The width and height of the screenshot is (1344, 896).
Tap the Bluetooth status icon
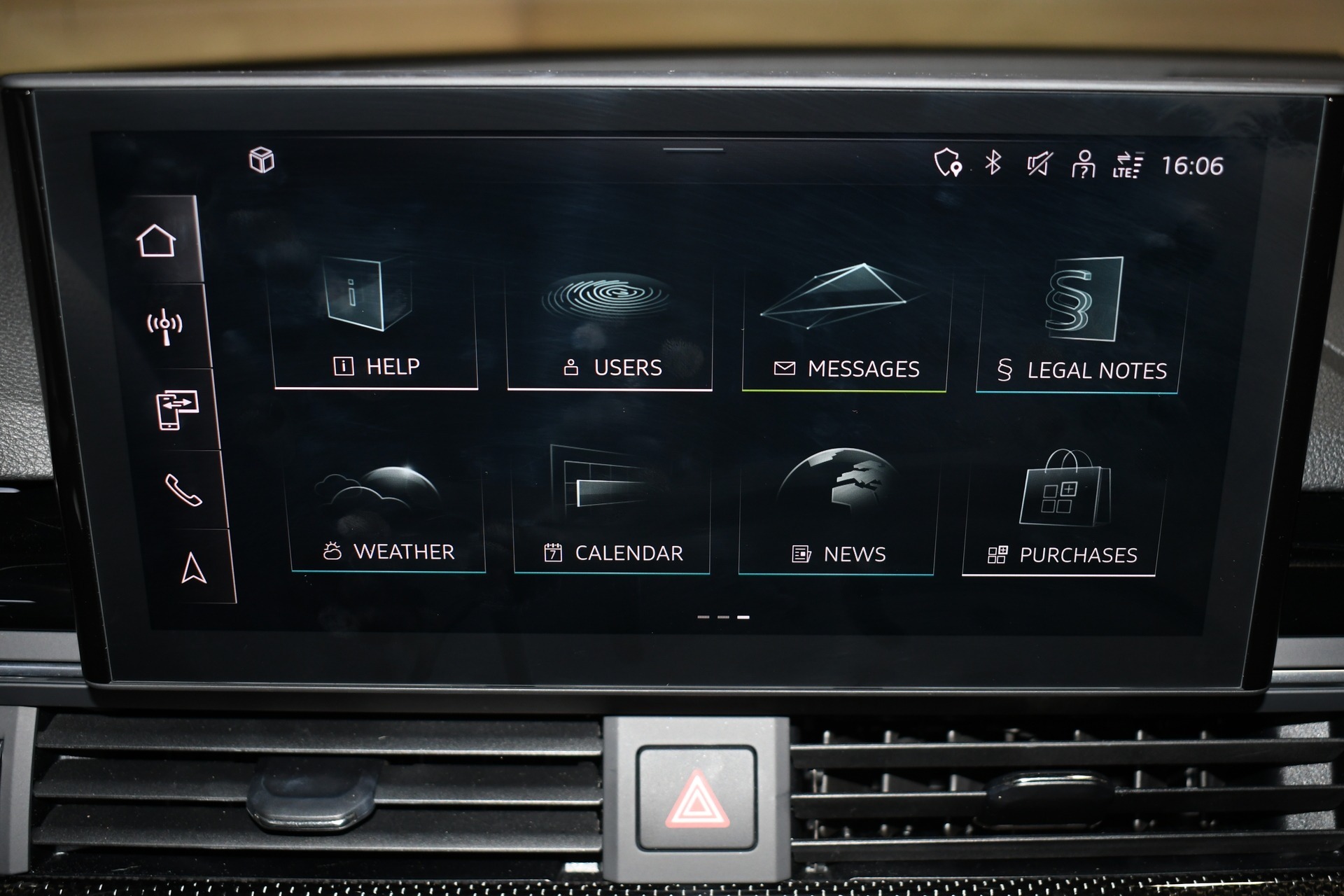pos(993,163)
